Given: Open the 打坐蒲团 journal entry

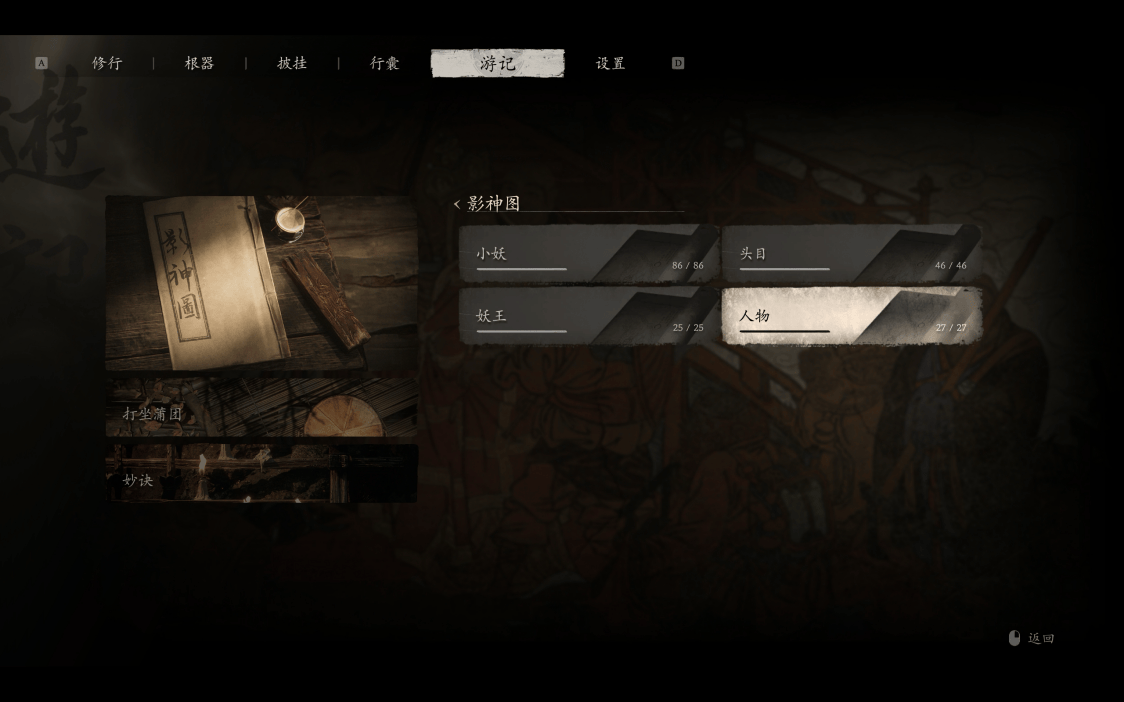Looking at the screenshot, I should click(261, 409).
